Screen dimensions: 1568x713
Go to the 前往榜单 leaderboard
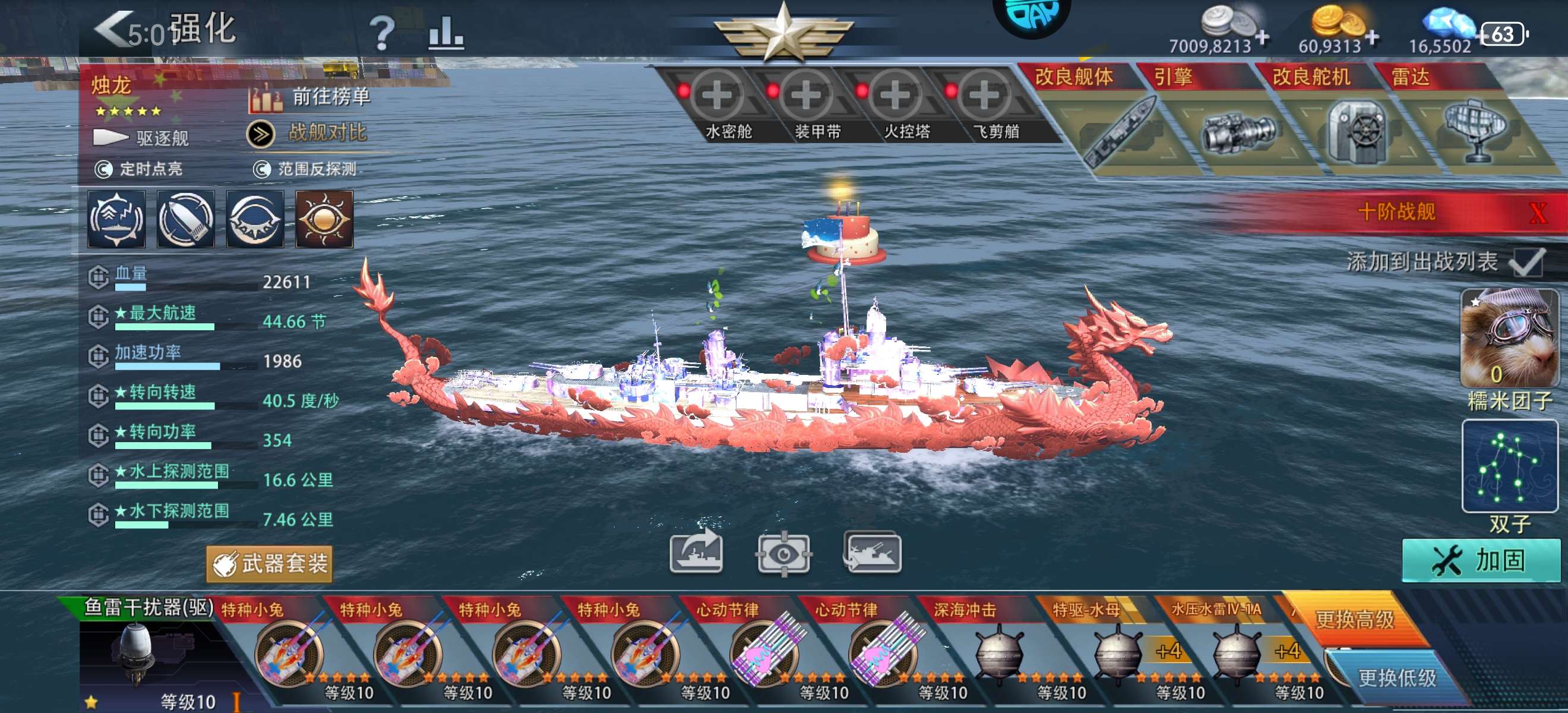click(x=311, y=99)
